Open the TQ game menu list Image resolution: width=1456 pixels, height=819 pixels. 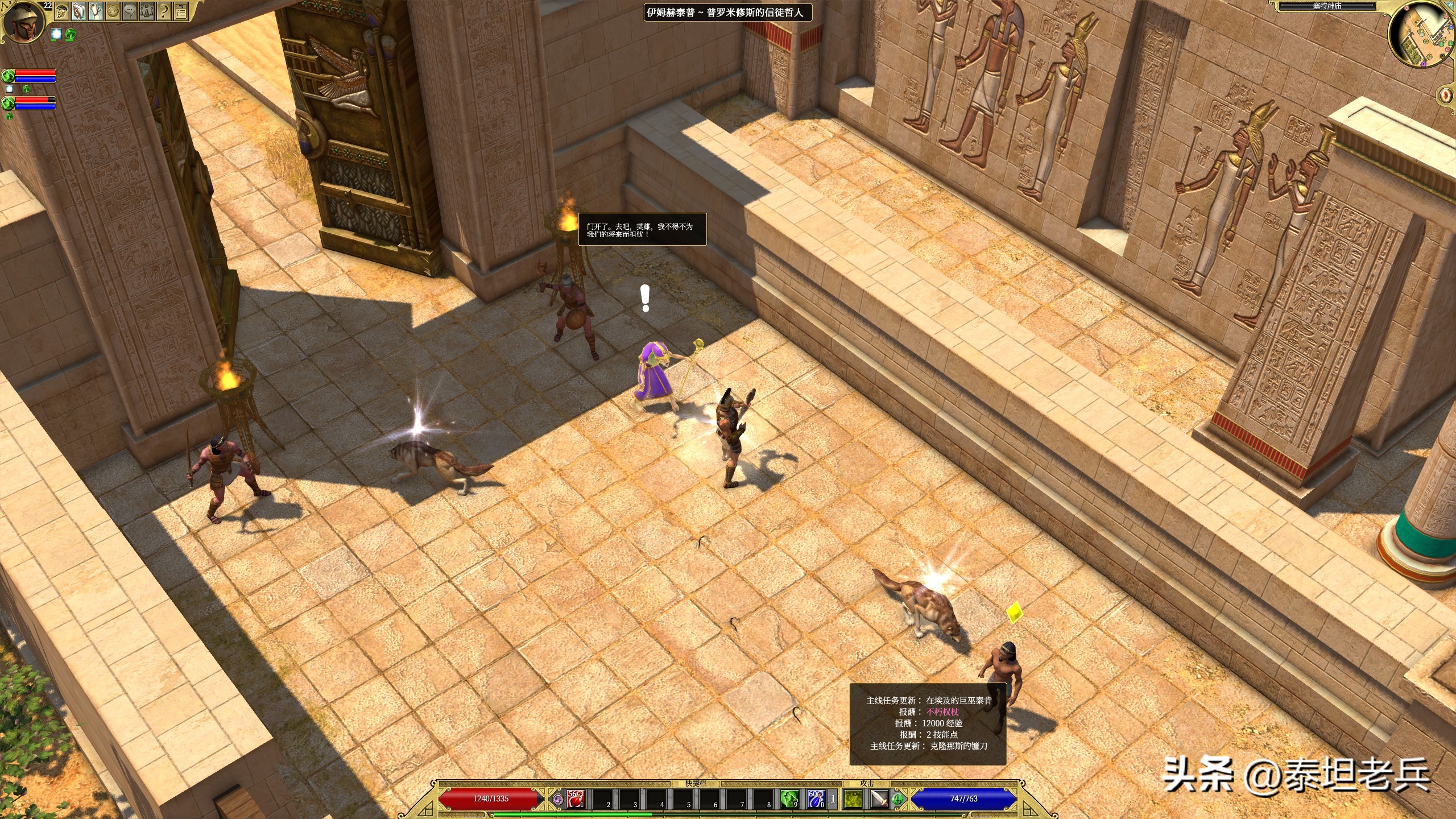click(x=181, y=11)
